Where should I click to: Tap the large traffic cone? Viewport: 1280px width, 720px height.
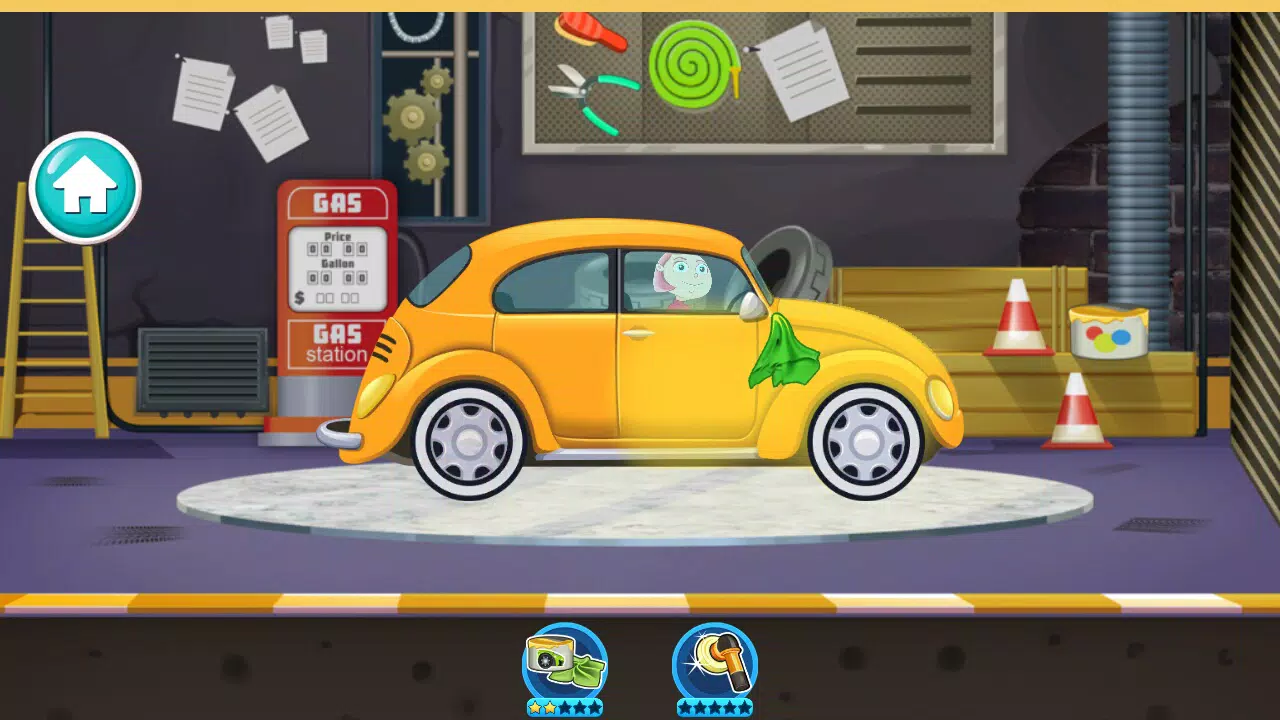click(x=1018, y=320)
